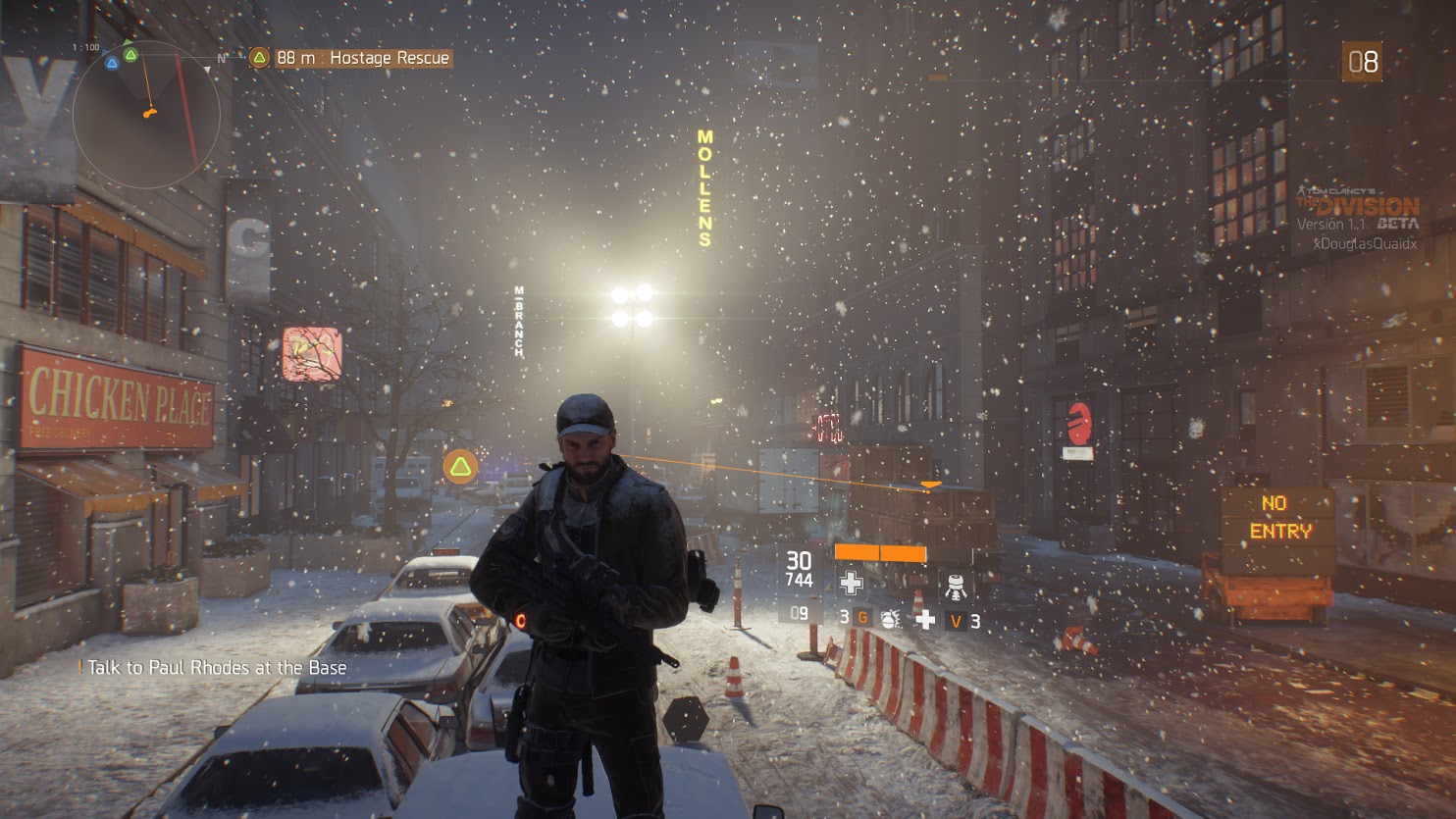This screenshot has width=1456, height=819.
Task: Select the Hostage Rescue mission tracker
Action: 350,58
